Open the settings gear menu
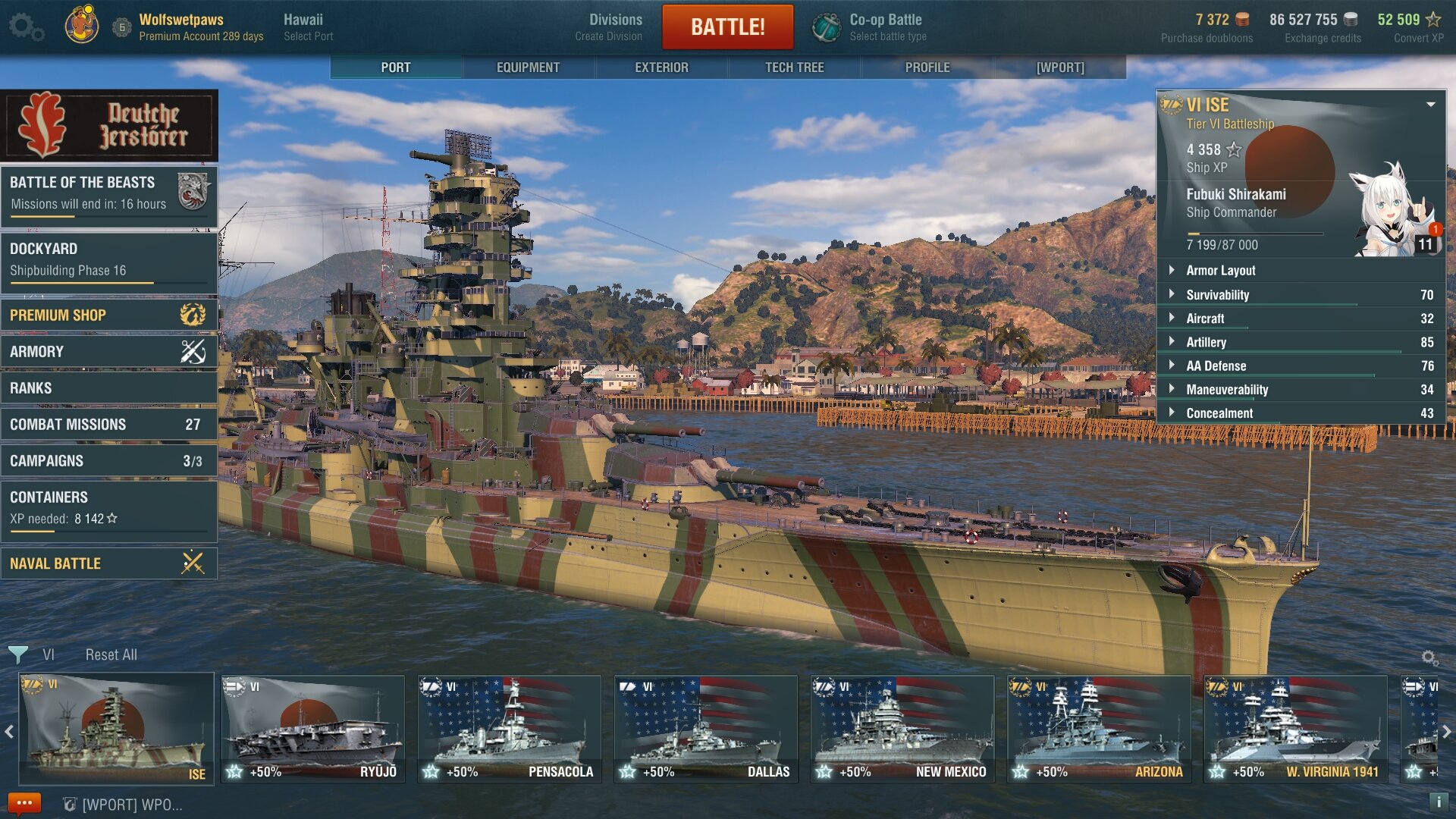 25,27
